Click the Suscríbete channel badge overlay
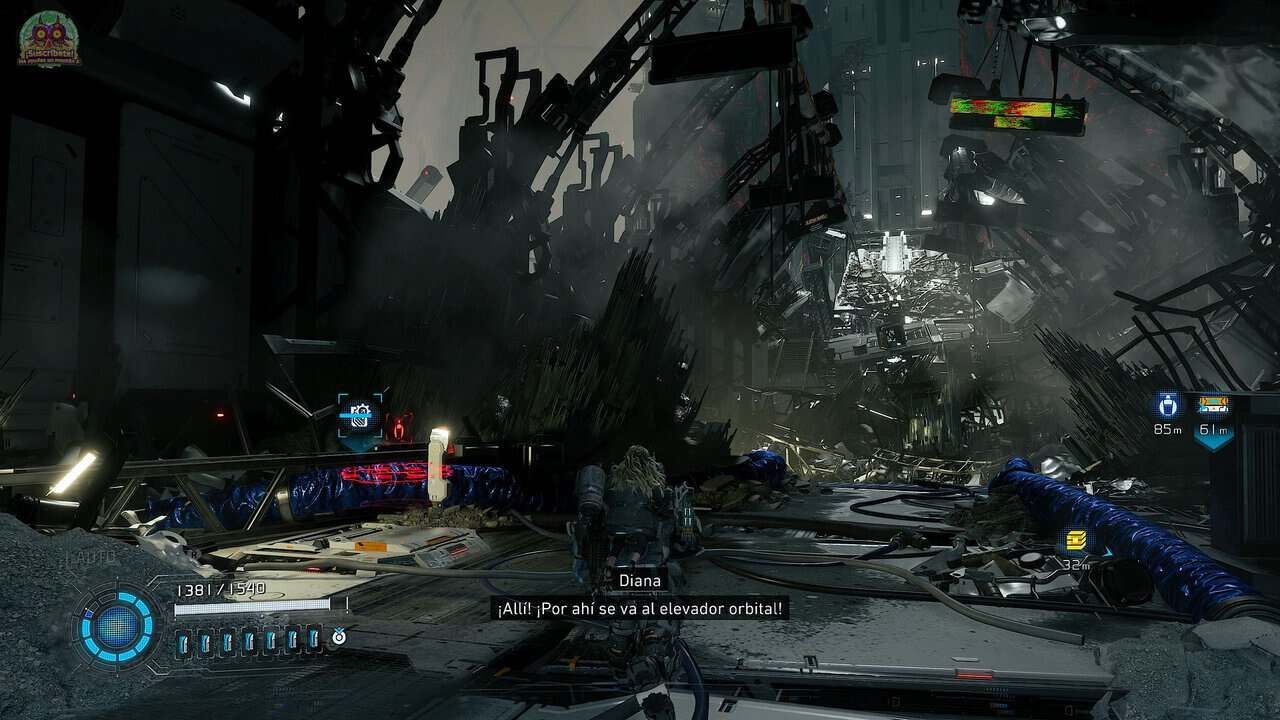Viewport: 1280px width, 720px height. (49, 38)
